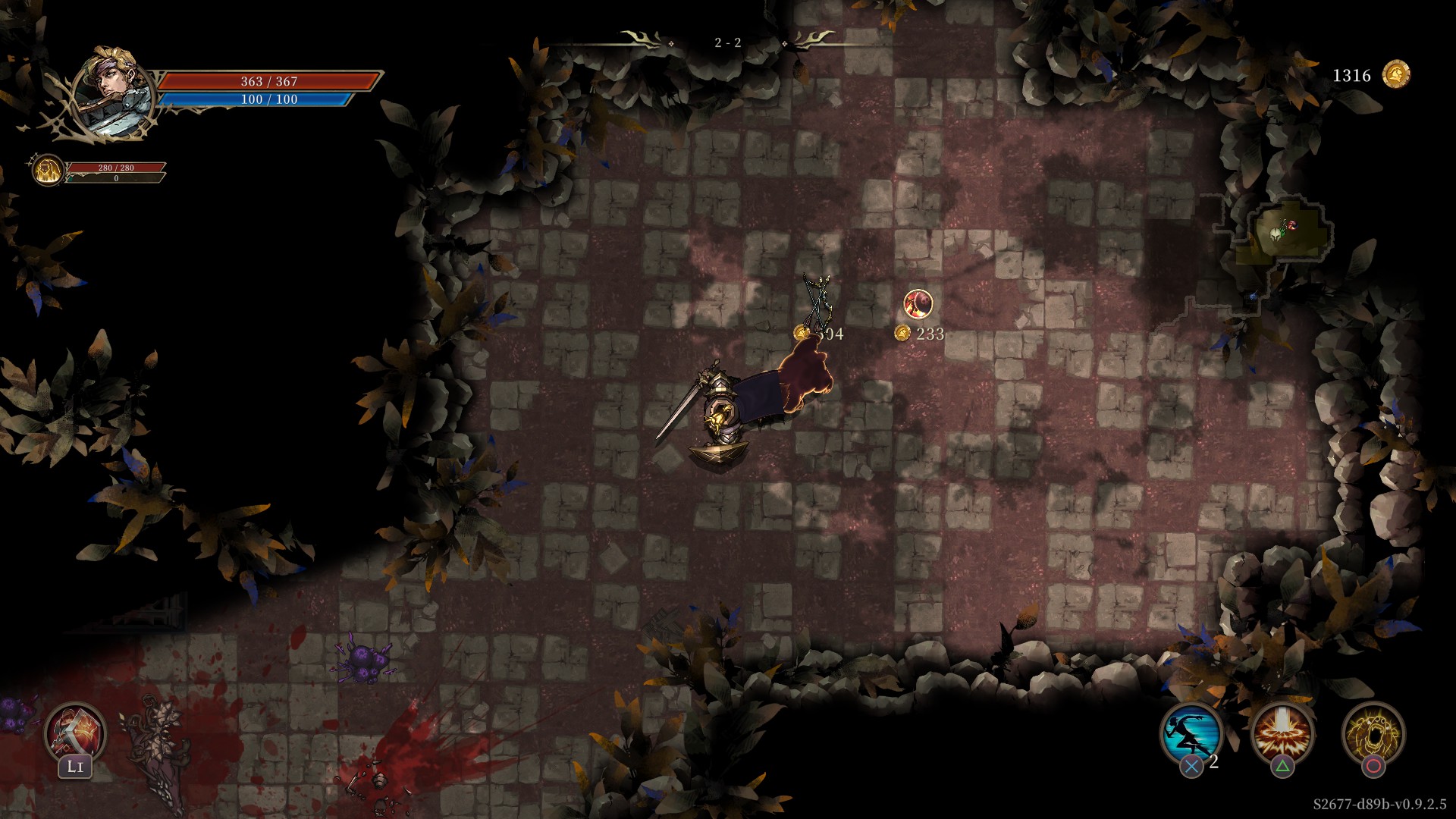
Task: Activate the blue dash ability
Action: (1191, 733)
